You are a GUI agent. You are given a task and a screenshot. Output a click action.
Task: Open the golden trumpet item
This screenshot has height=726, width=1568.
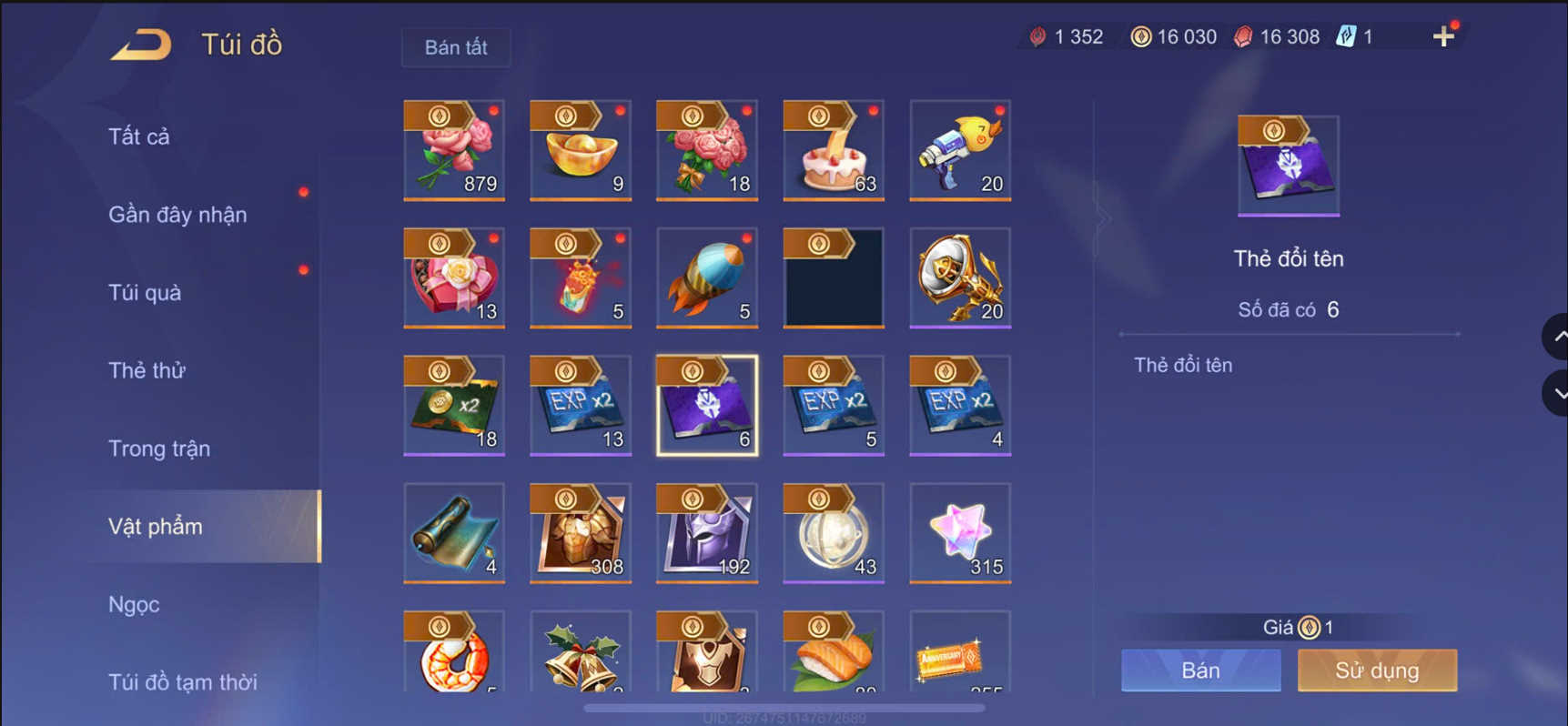point(959,277)
